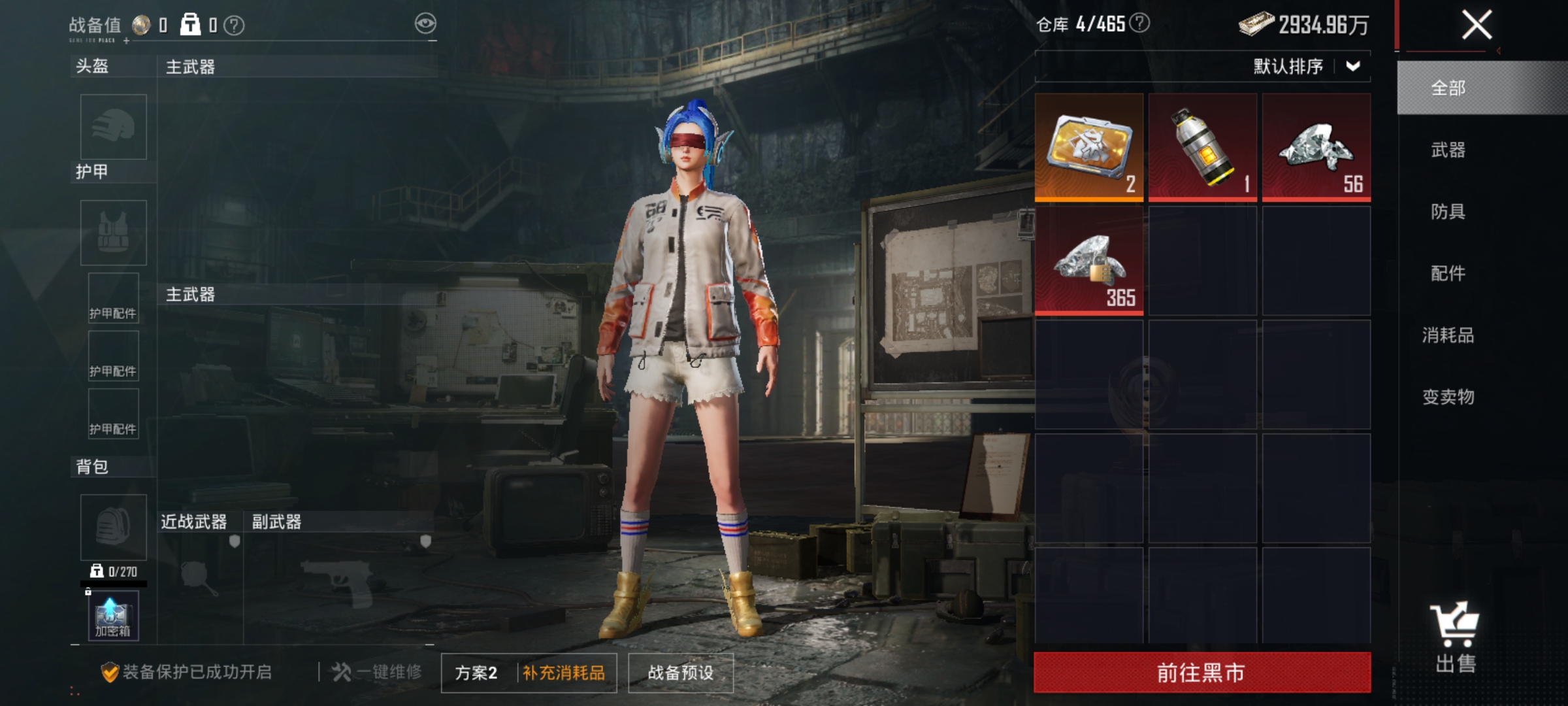Open the helmet equipment slot
This screenshot has height=706, width=1568.
tap(112, 127)
